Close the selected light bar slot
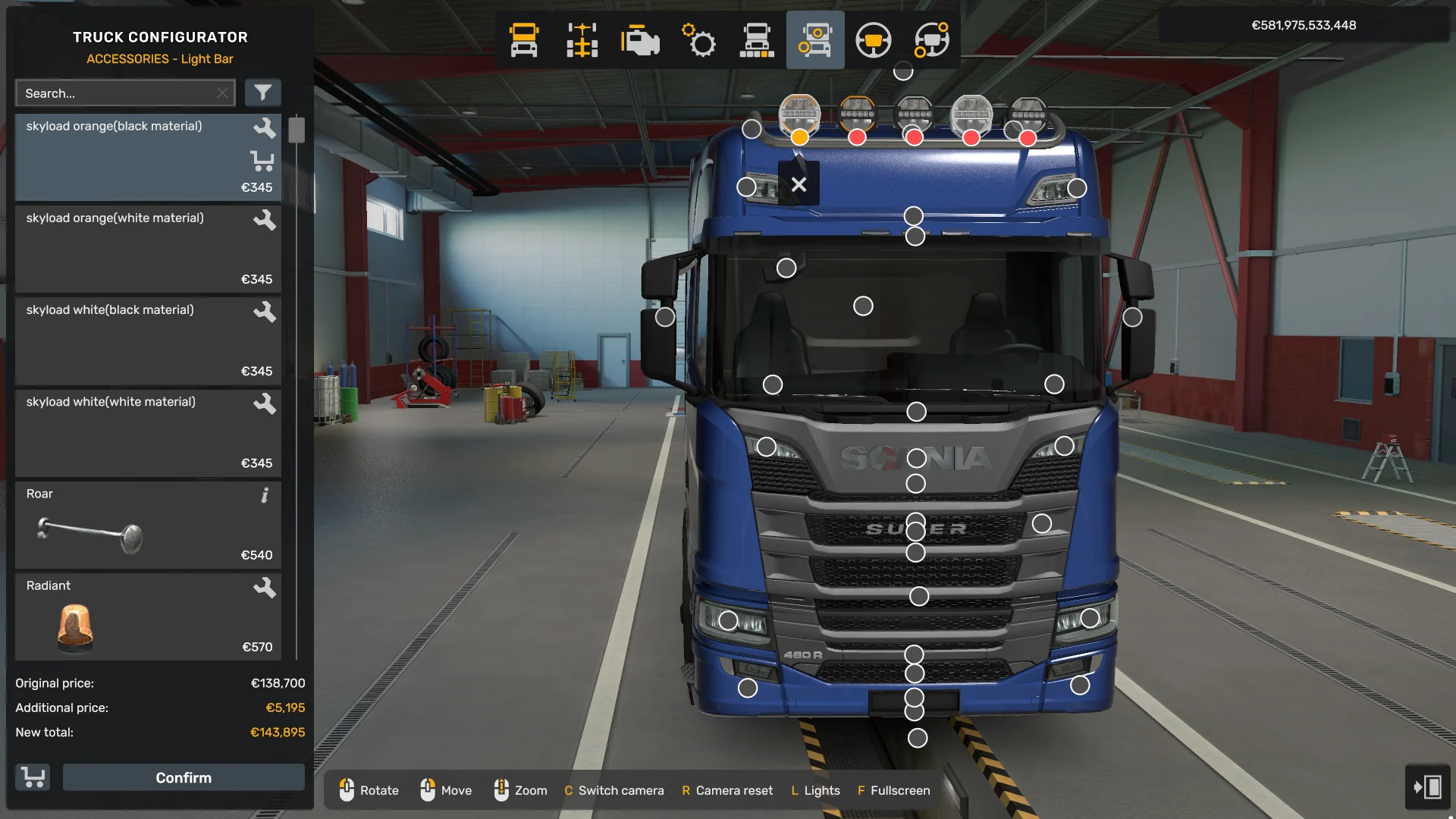The width and height of the screenshot is (1456, 819). coord(799,184)
